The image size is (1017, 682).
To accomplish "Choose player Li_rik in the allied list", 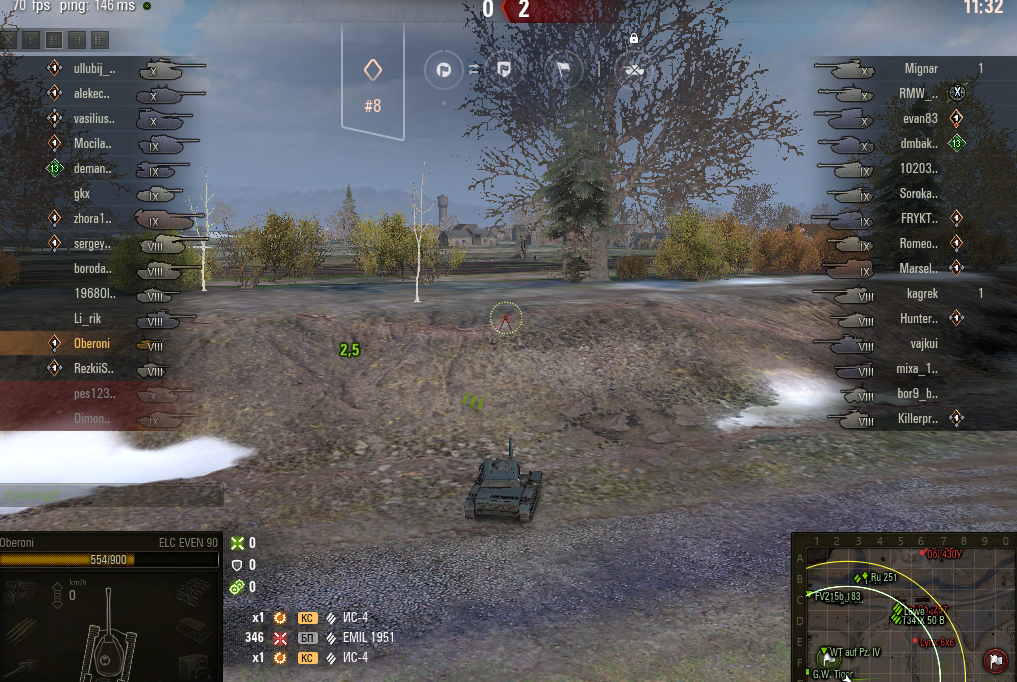I will [89, 319].
